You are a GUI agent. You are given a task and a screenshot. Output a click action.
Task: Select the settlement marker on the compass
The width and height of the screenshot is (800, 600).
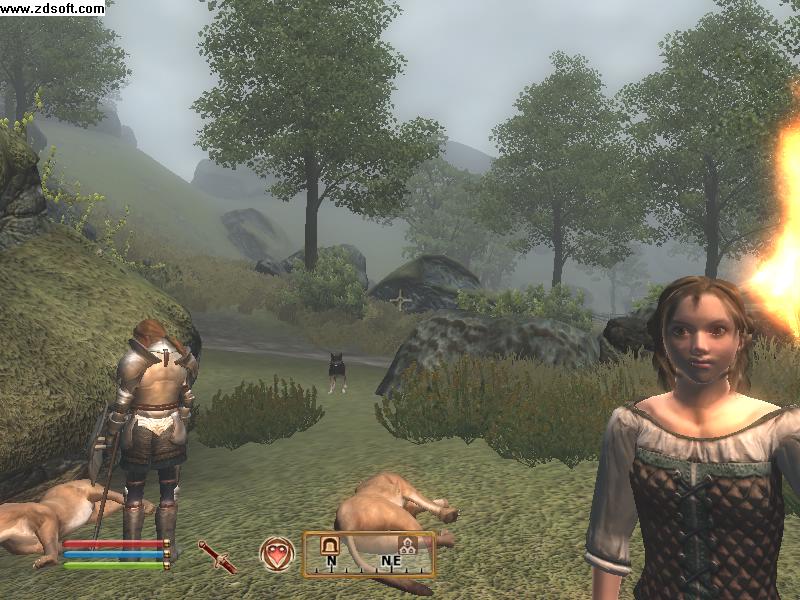pos(407,545)
